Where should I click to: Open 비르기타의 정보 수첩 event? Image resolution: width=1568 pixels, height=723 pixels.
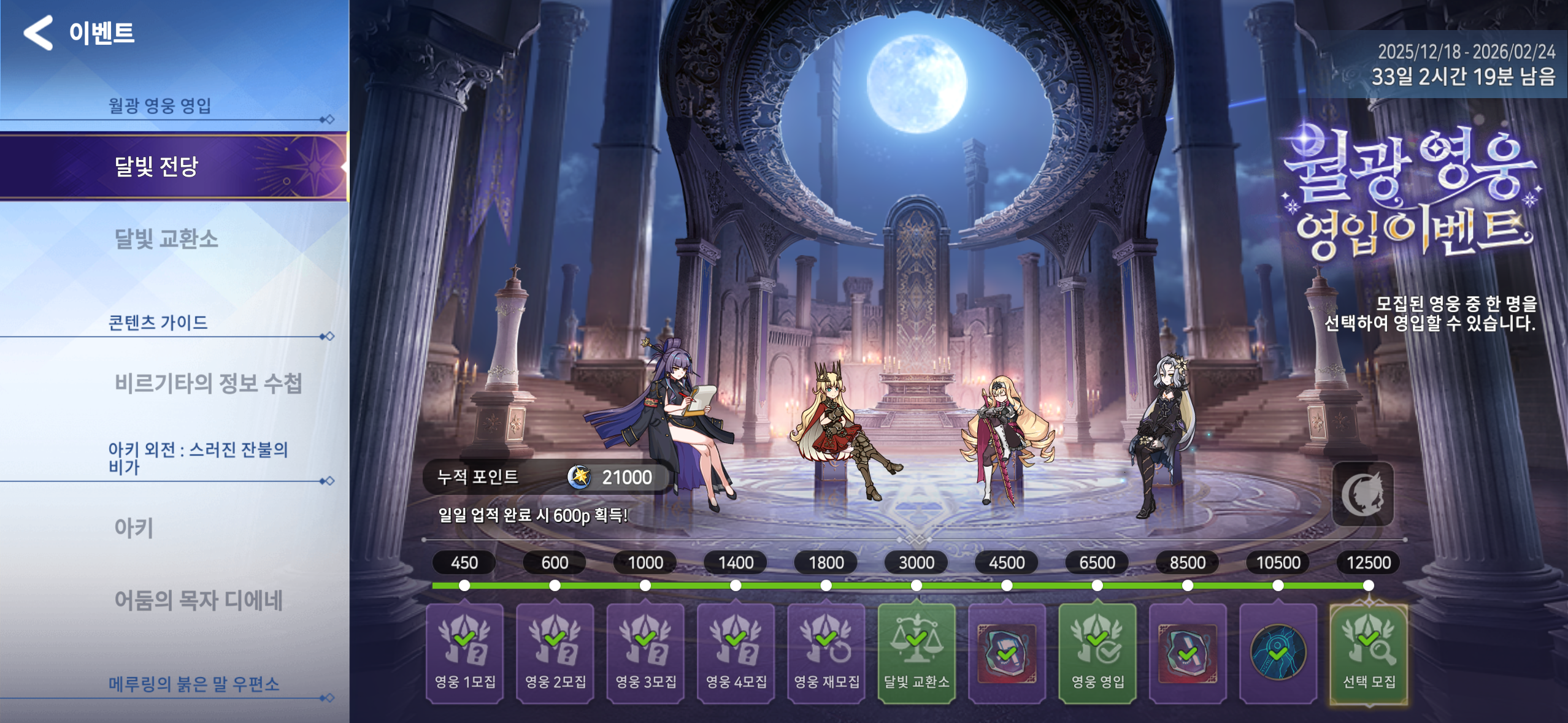click(x=208, y=383)
